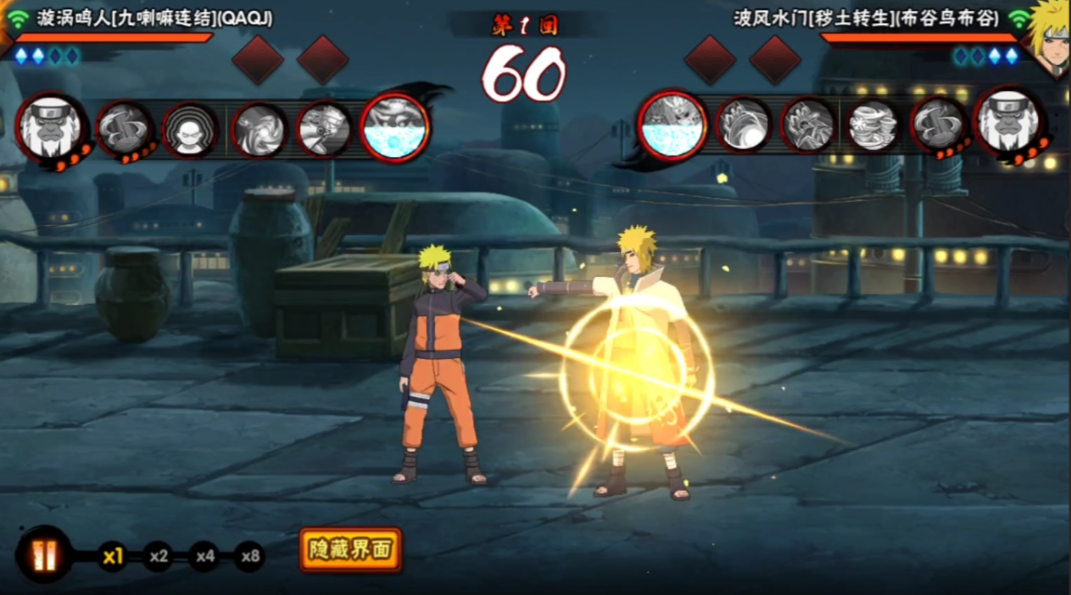Image resolution: width=1071 pixels, height=595 pixels.
Task: Trigger Naruto's large blue-filled ultimate icon
Action: 395,127
